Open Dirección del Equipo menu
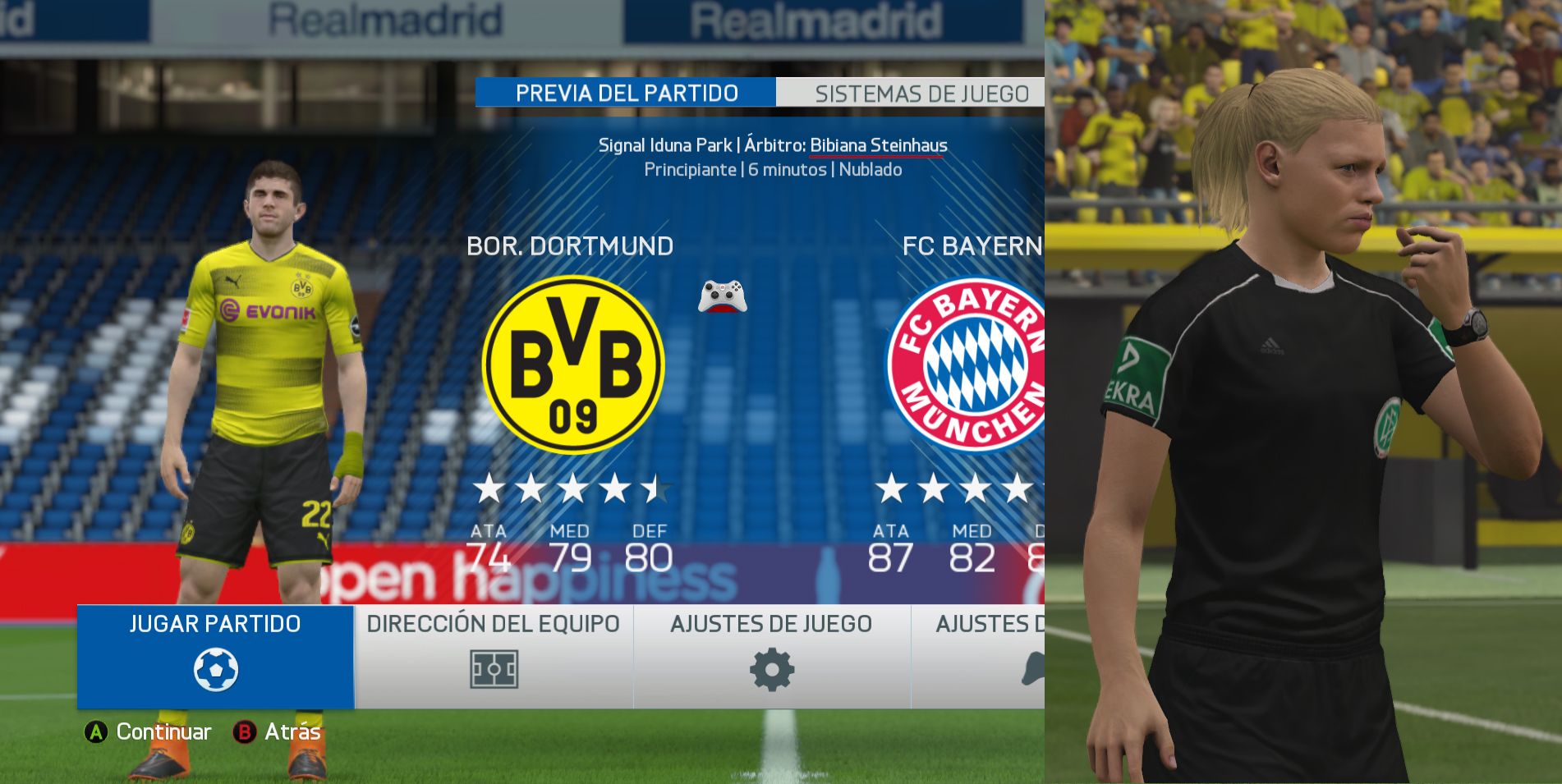Screen dimensions: 1562x784 click(x=493, y=656)
